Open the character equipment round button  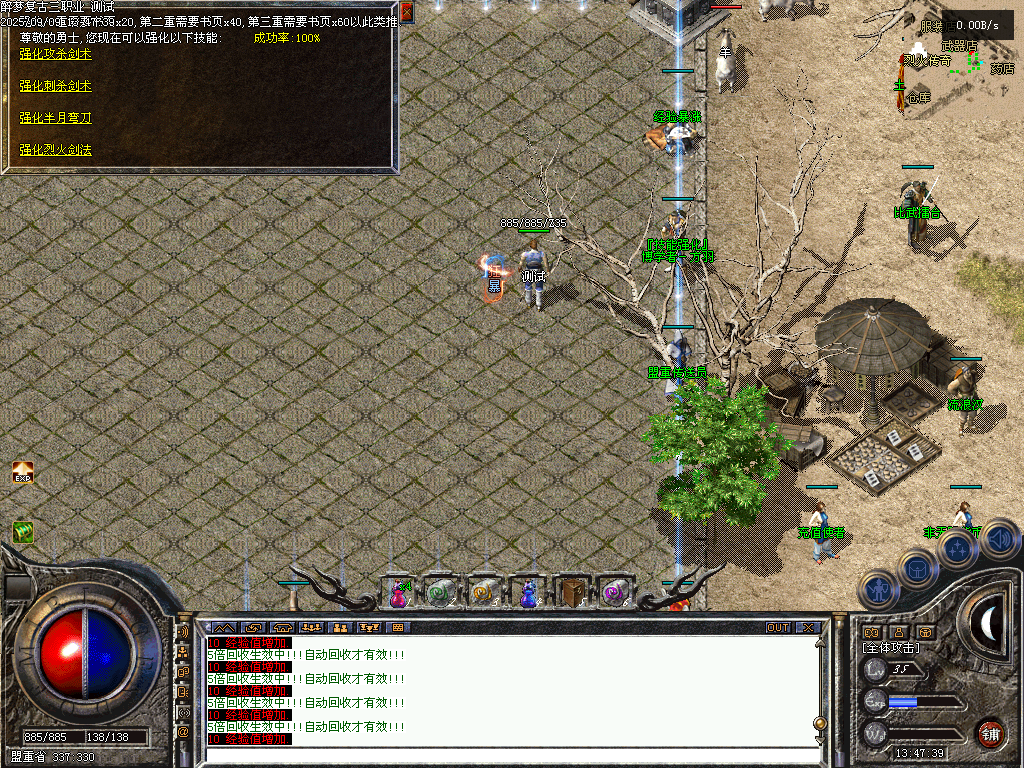[877, 589]
